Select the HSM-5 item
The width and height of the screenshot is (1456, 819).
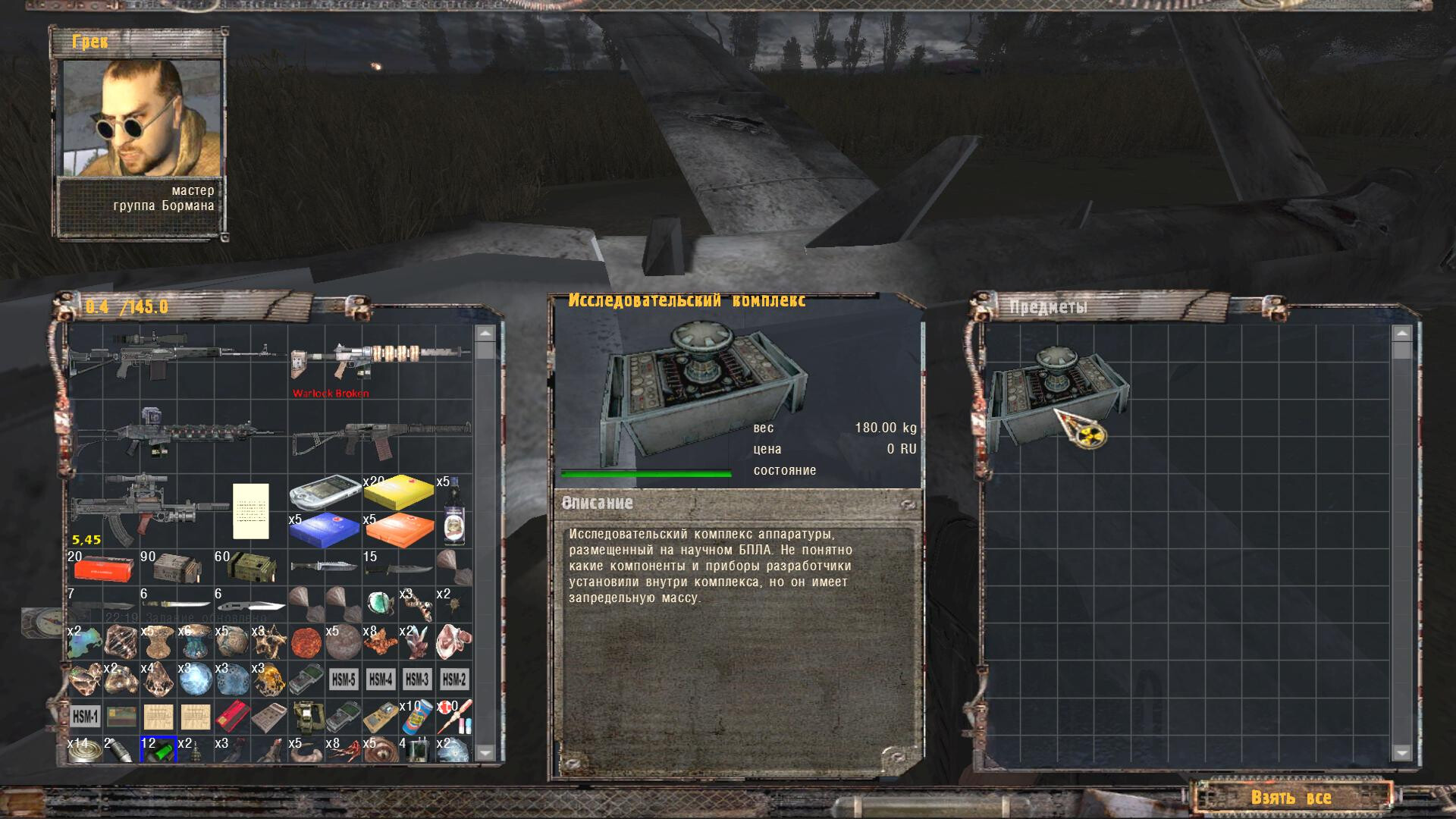pos(343,679)
